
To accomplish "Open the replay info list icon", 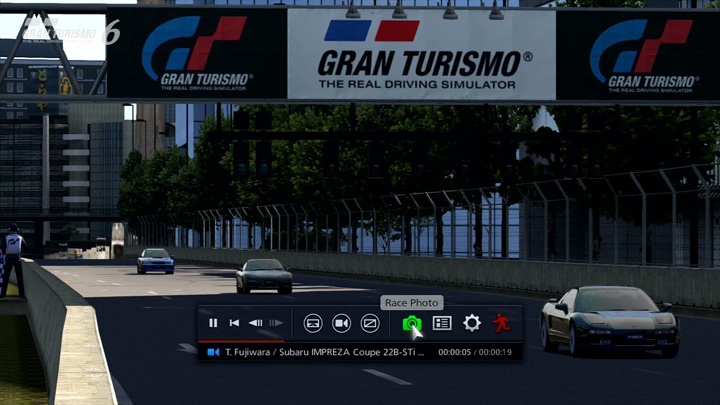I will coord(442,323).
